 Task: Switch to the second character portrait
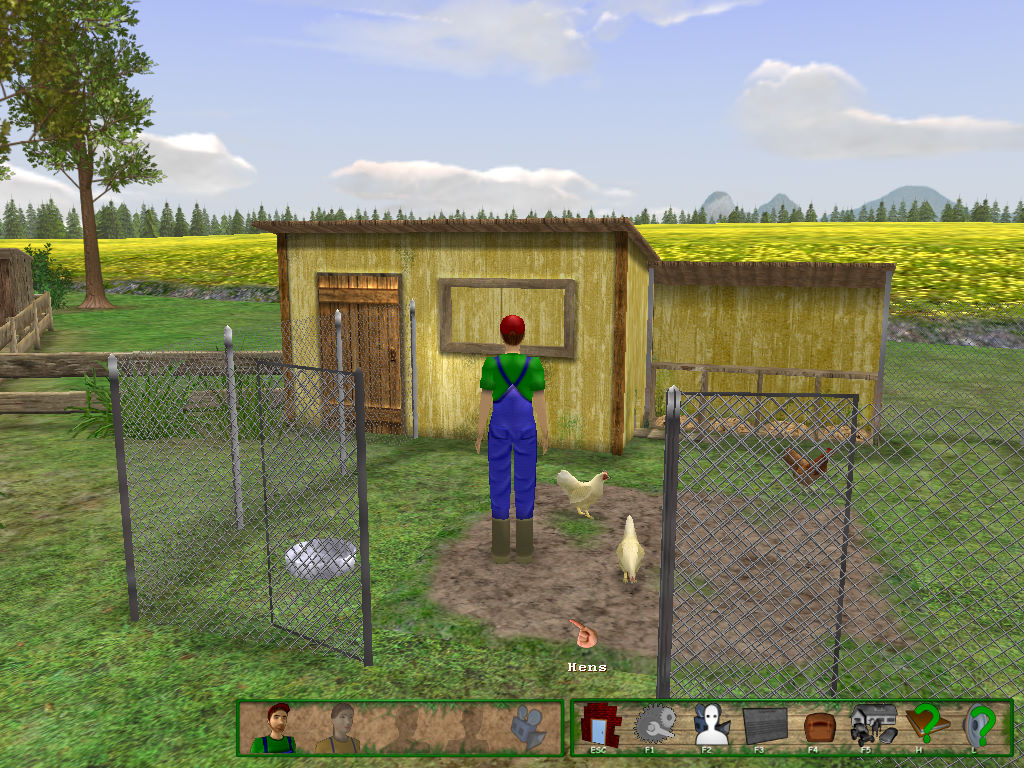339,727
